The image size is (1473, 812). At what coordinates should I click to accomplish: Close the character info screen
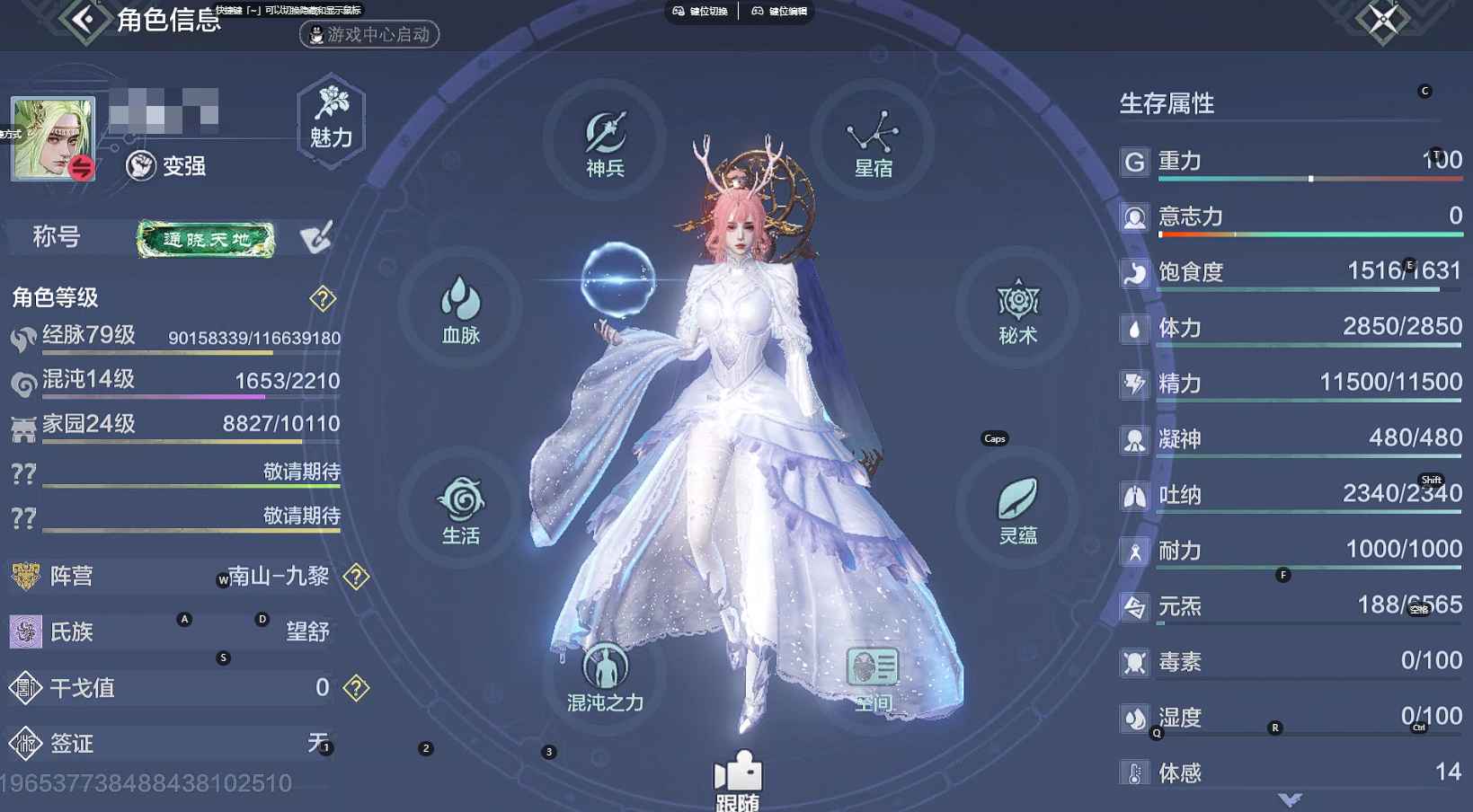[1383, 18]
